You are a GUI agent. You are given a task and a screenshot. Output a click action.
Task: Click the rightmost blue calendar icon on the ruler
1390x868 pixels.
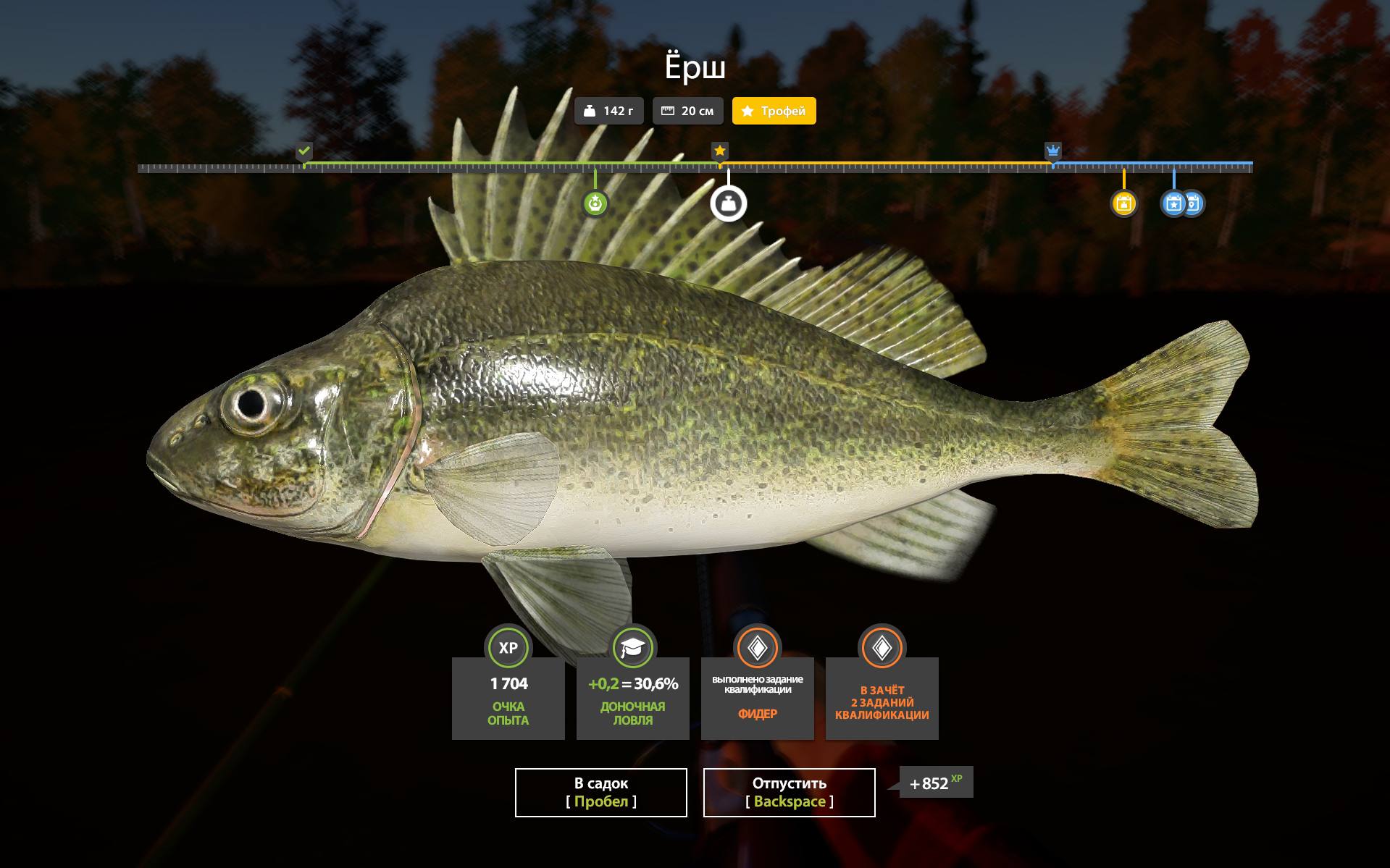coord(1194,203)
